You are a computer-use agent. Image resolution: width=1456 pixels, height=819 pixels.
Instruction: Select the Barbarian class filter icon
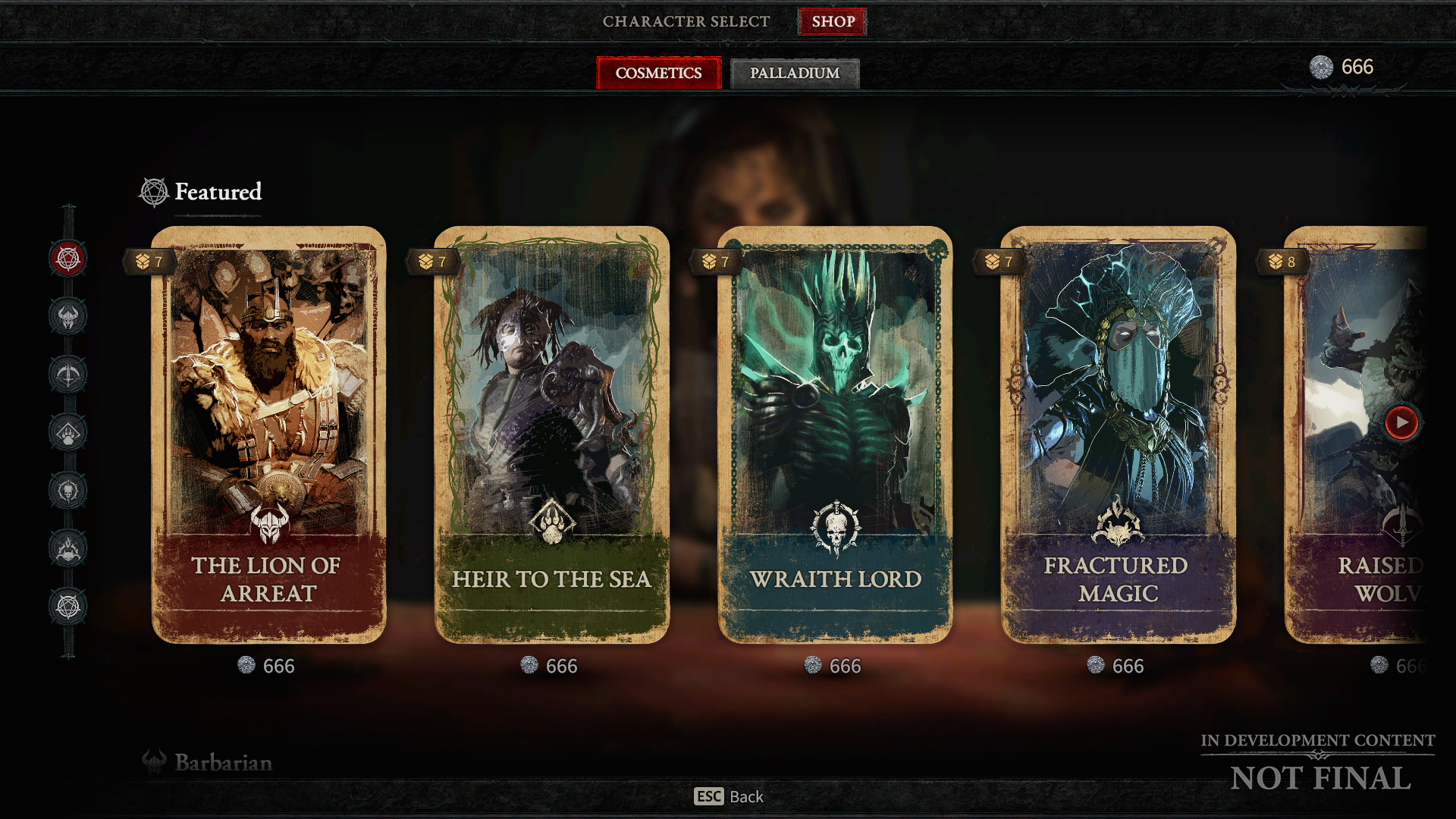pyautogui.click(x=68, y=317)
